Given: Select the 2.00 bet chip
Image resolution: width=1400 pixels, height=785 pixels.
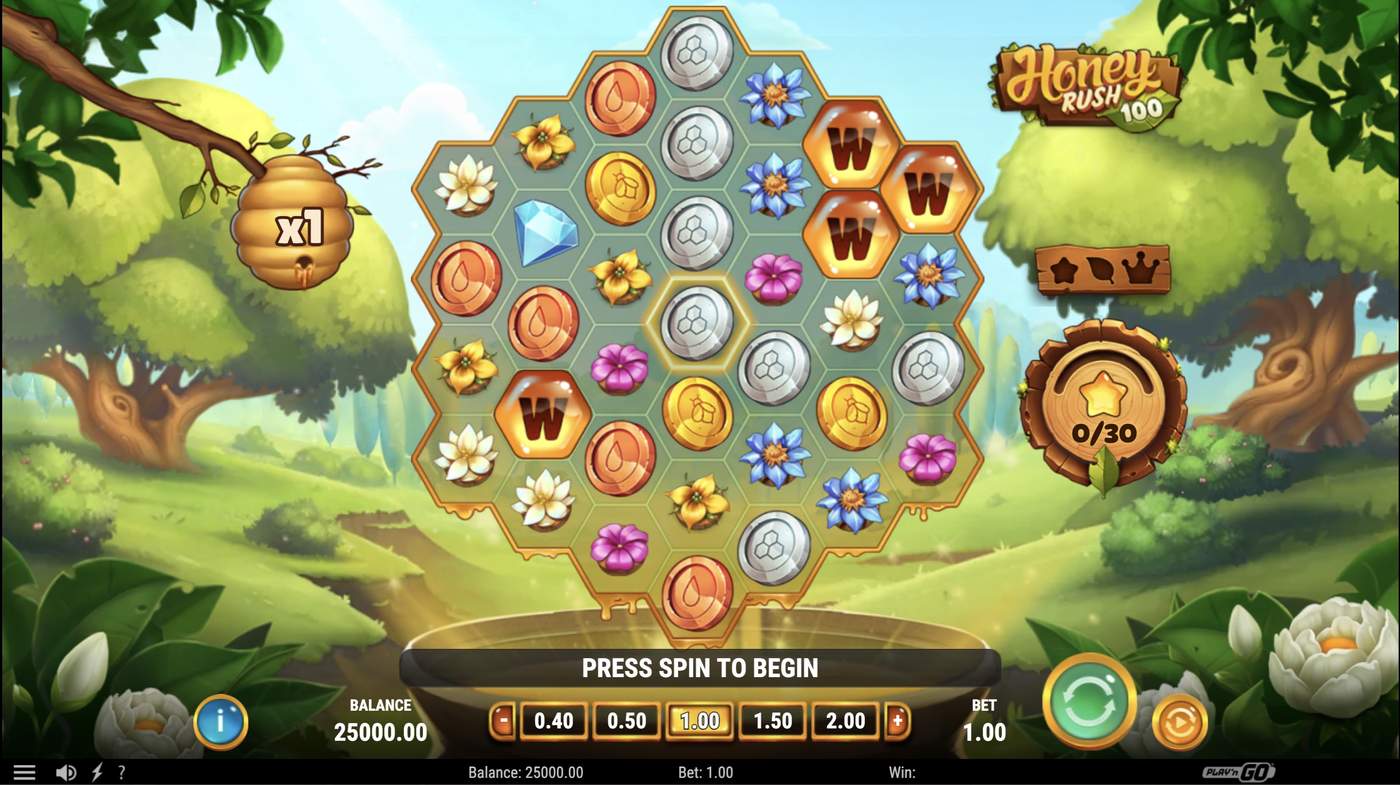Looking at the screenshot, I should pyautogui.click(x=845, y=720).
